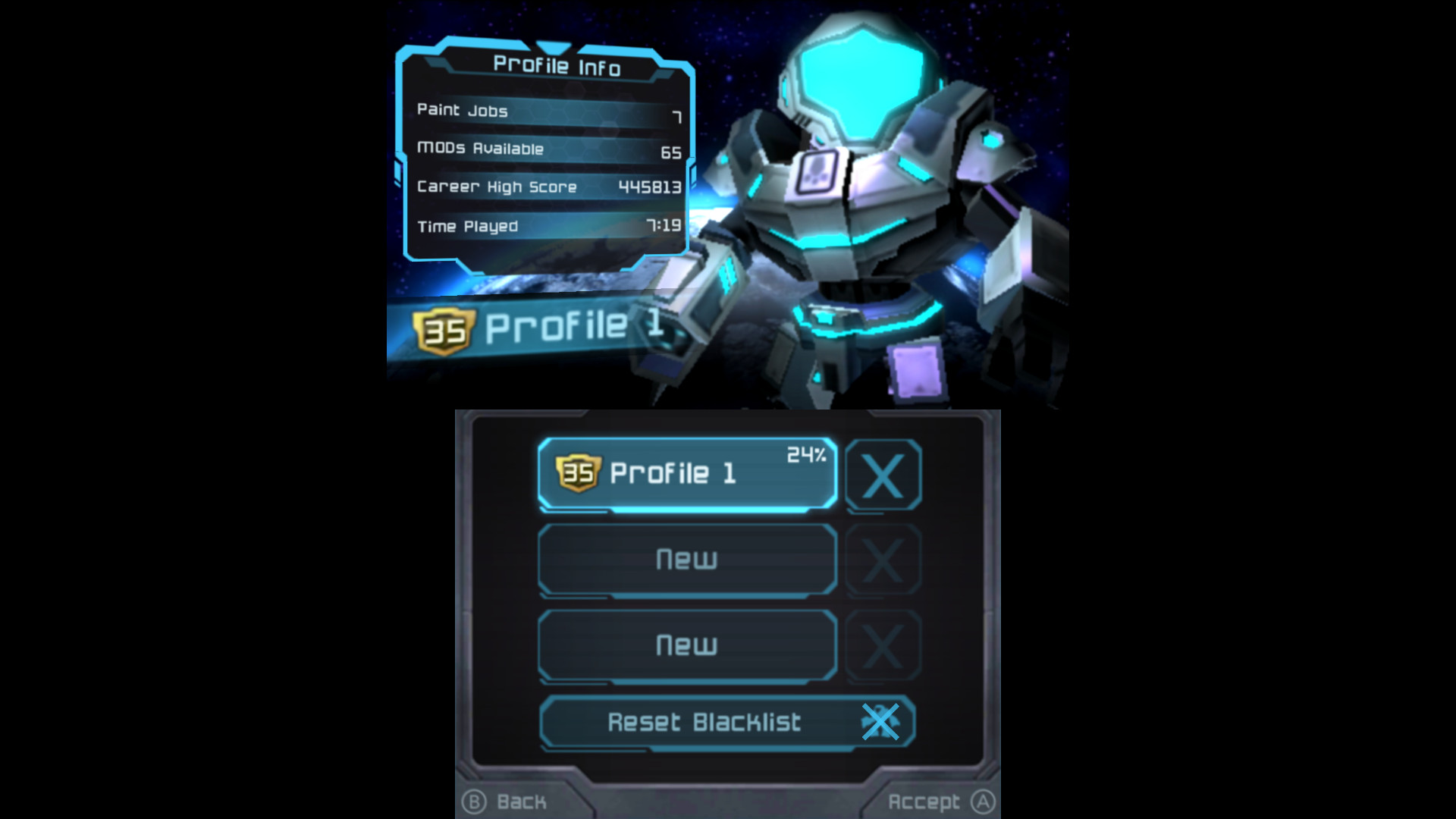
Task: Click the Profile 1 nameplate on the top screen
Action: 573,328
